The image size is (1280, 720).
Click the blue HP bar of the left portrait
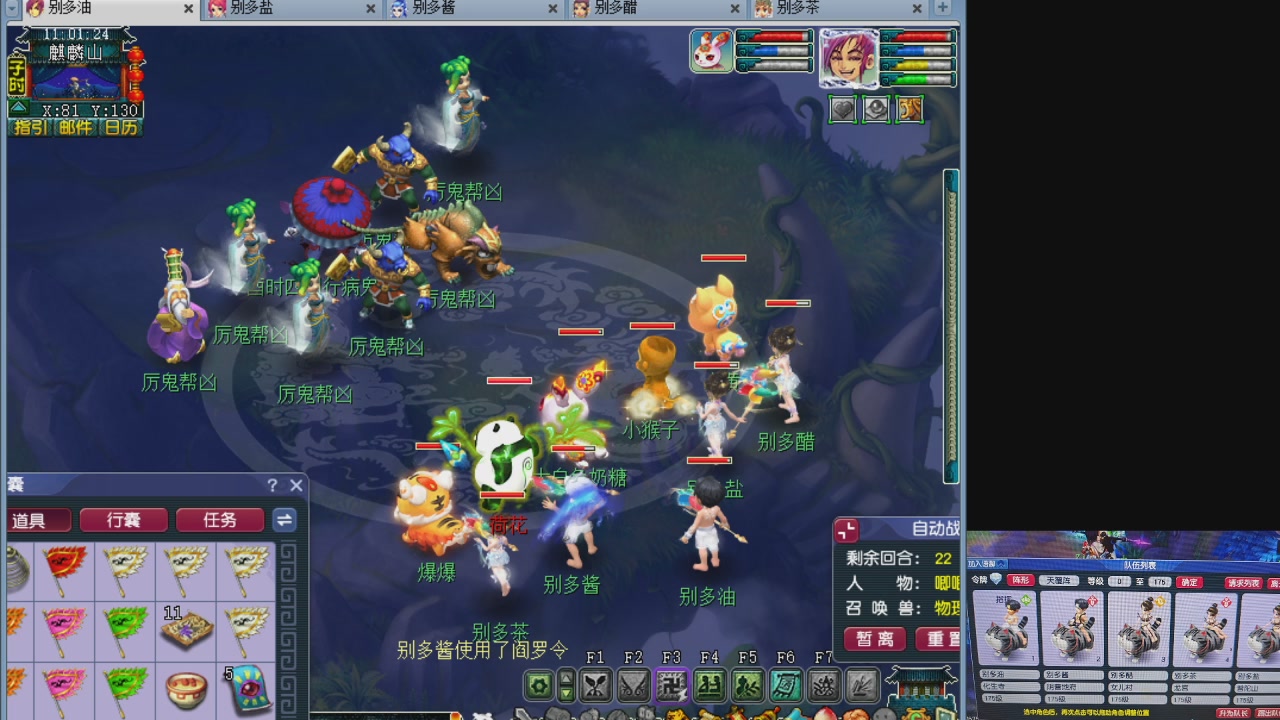tap(775, 50)
